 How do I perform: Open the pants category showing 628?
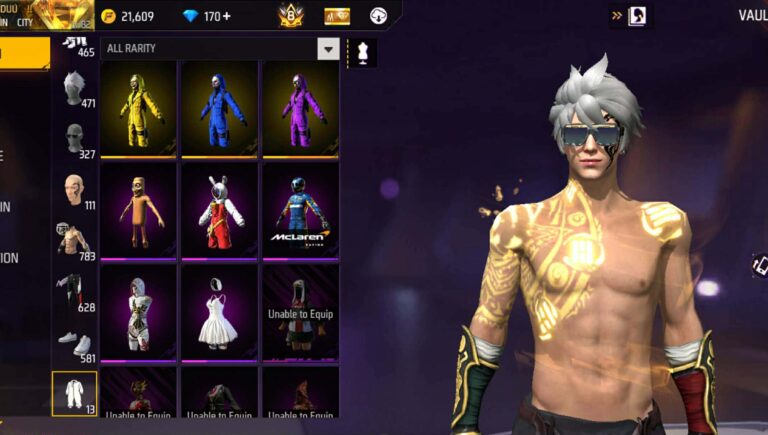(x=75, y=292)
